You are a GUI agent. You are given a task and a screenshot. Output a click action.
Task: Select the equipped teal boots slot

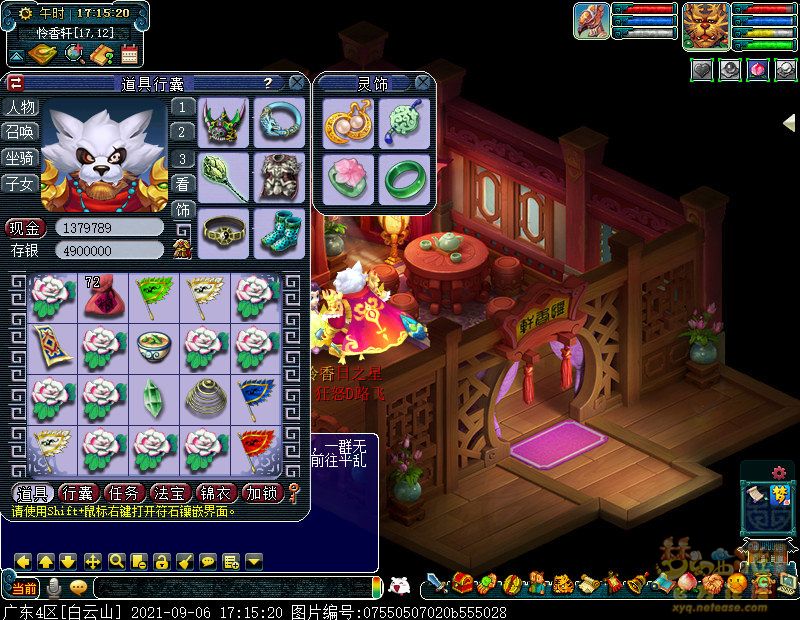point(278,232)
